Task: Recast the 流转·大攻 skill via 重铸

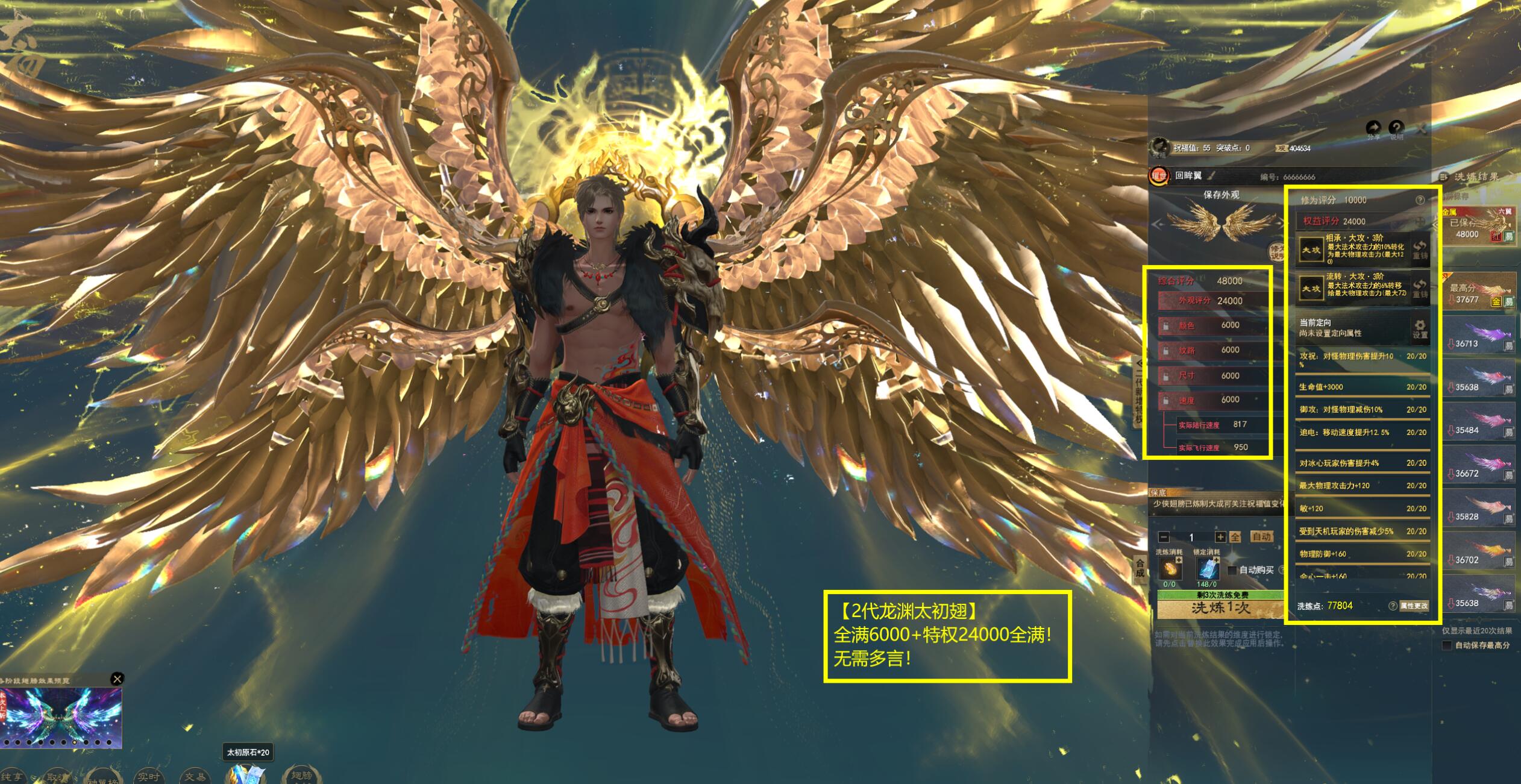Action: [x=1420, y=288]
